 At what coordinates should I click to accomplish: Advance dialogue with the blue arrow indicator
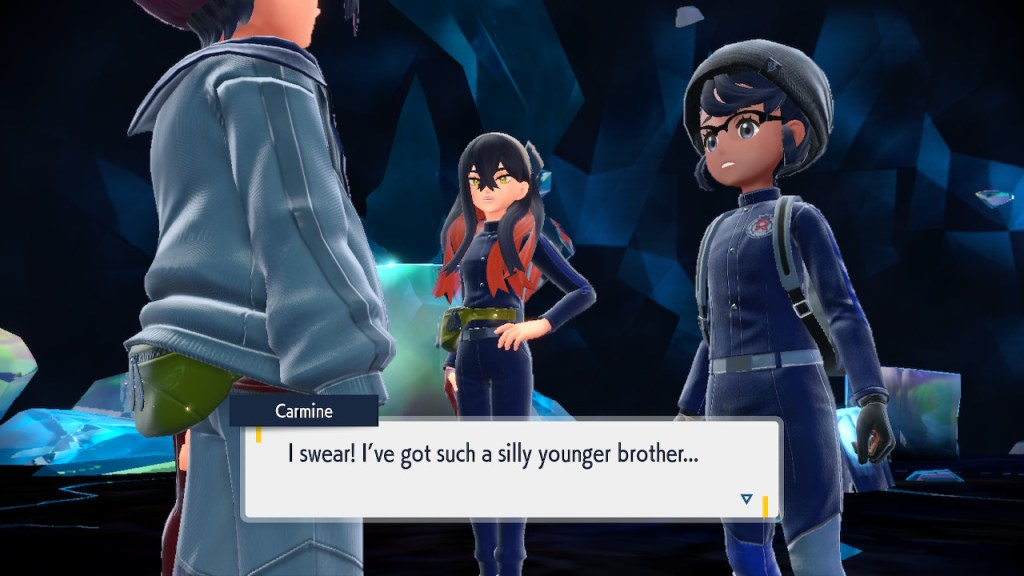[x=746, y=498]
